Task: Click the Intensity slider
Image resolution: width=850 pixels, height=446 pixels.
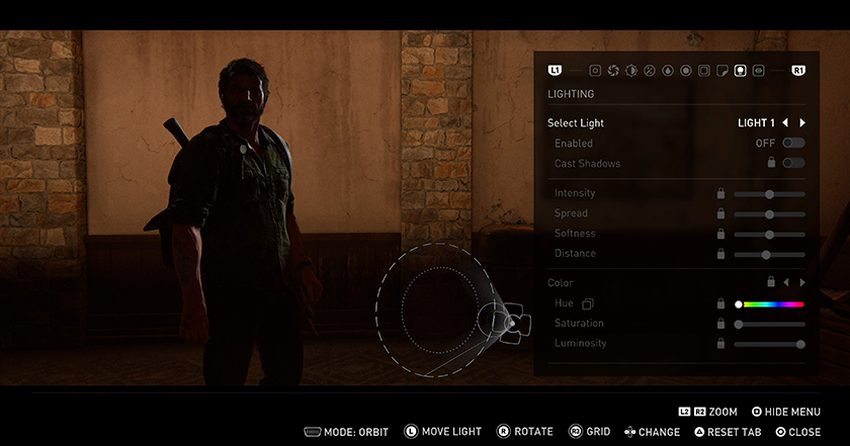Action: (769, 194)
